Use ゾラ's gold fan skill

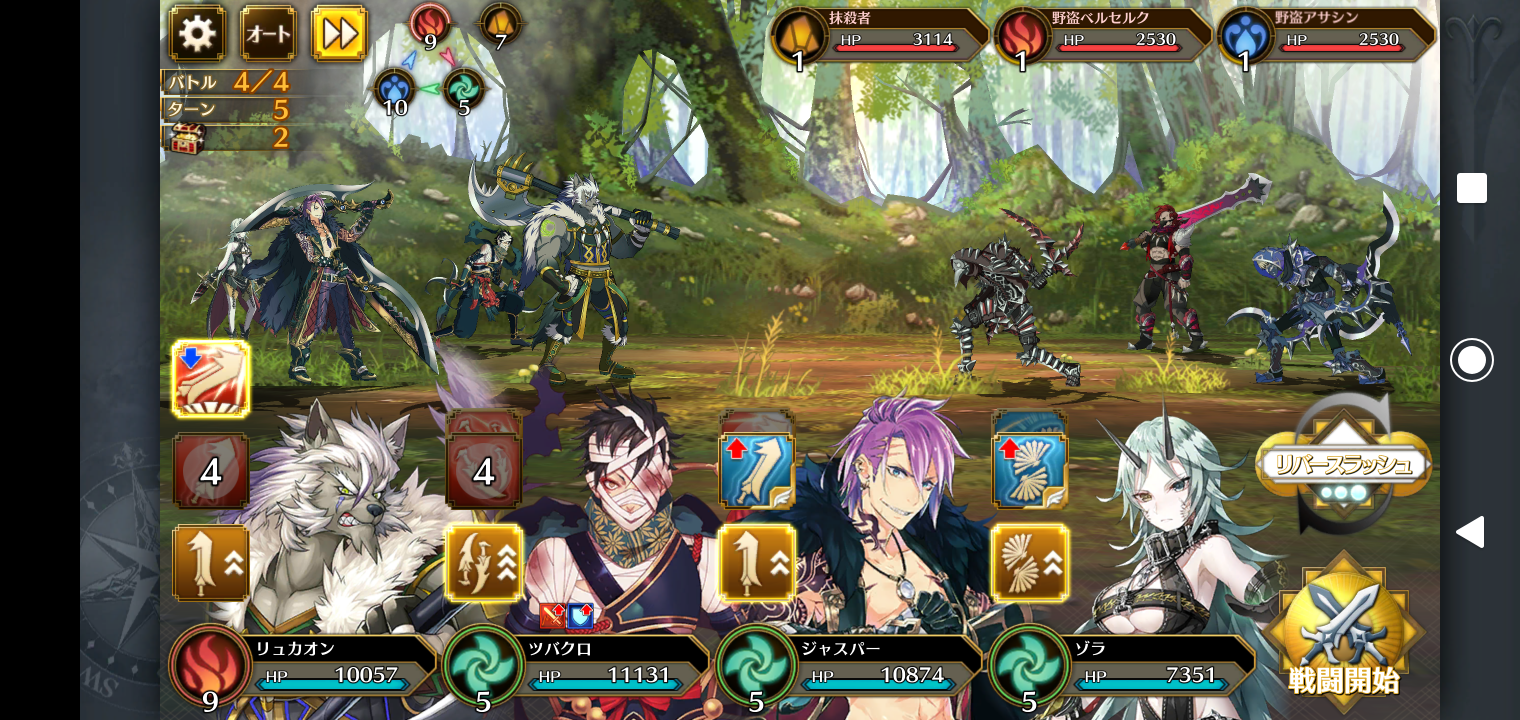tap(1030, 563)
